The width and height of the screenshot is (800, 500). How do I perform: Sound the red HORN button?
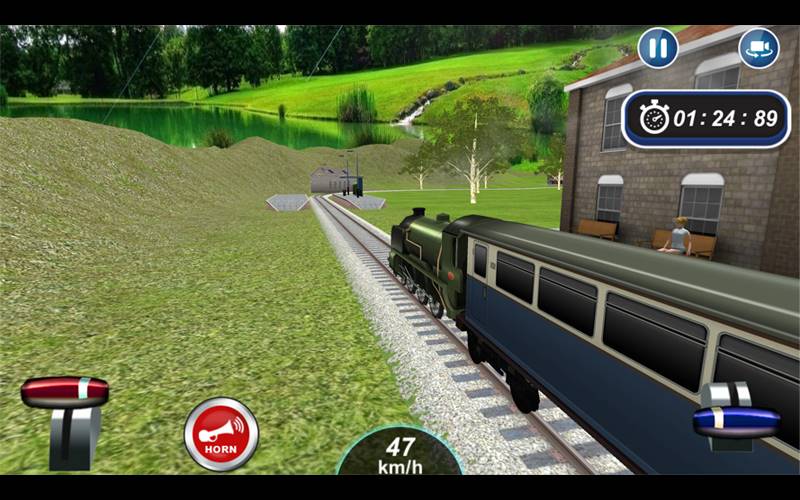pos(221,433)
